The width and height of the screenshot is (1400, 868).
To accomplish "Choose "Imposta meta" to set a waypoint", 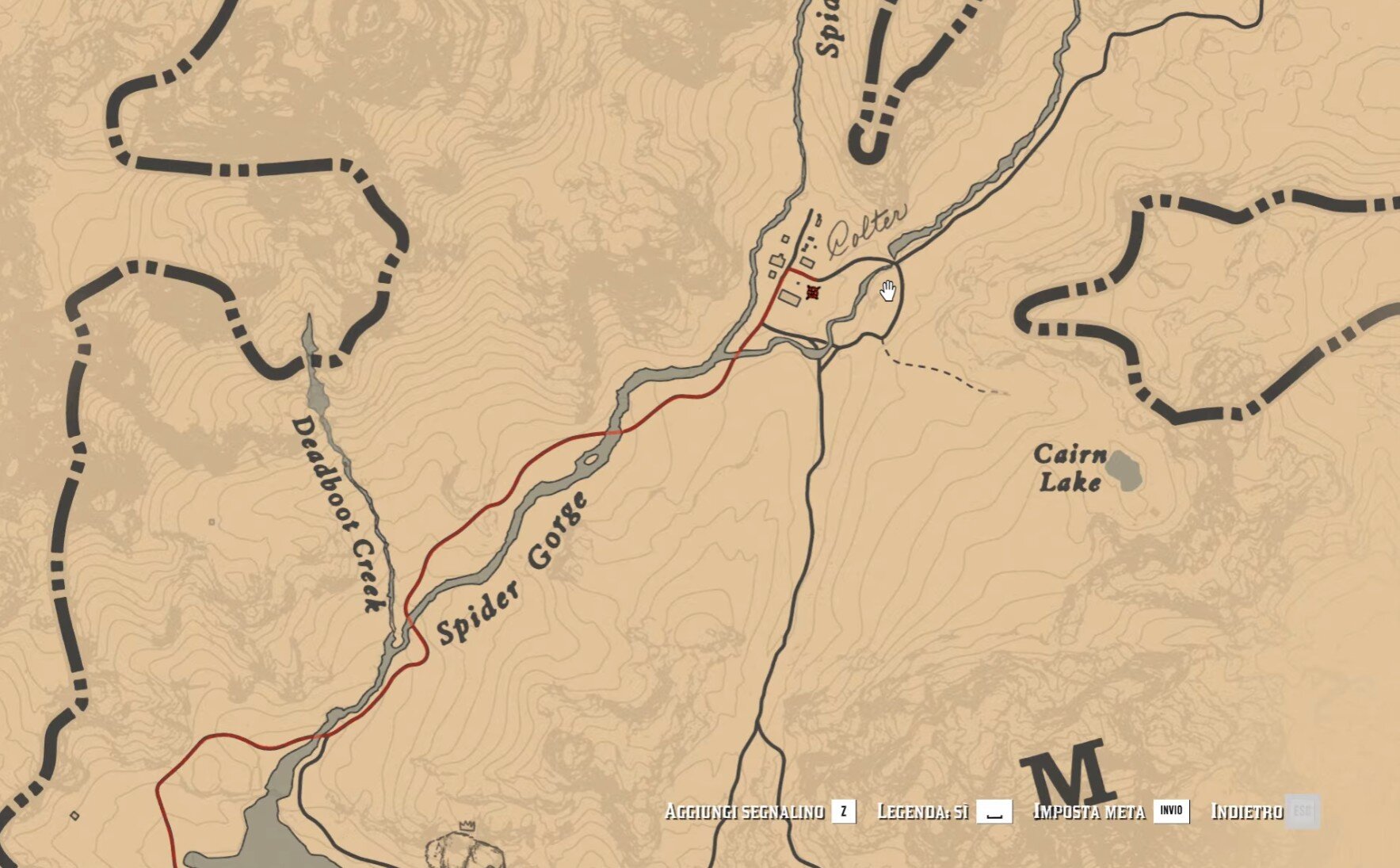I will pos(1110,812).
